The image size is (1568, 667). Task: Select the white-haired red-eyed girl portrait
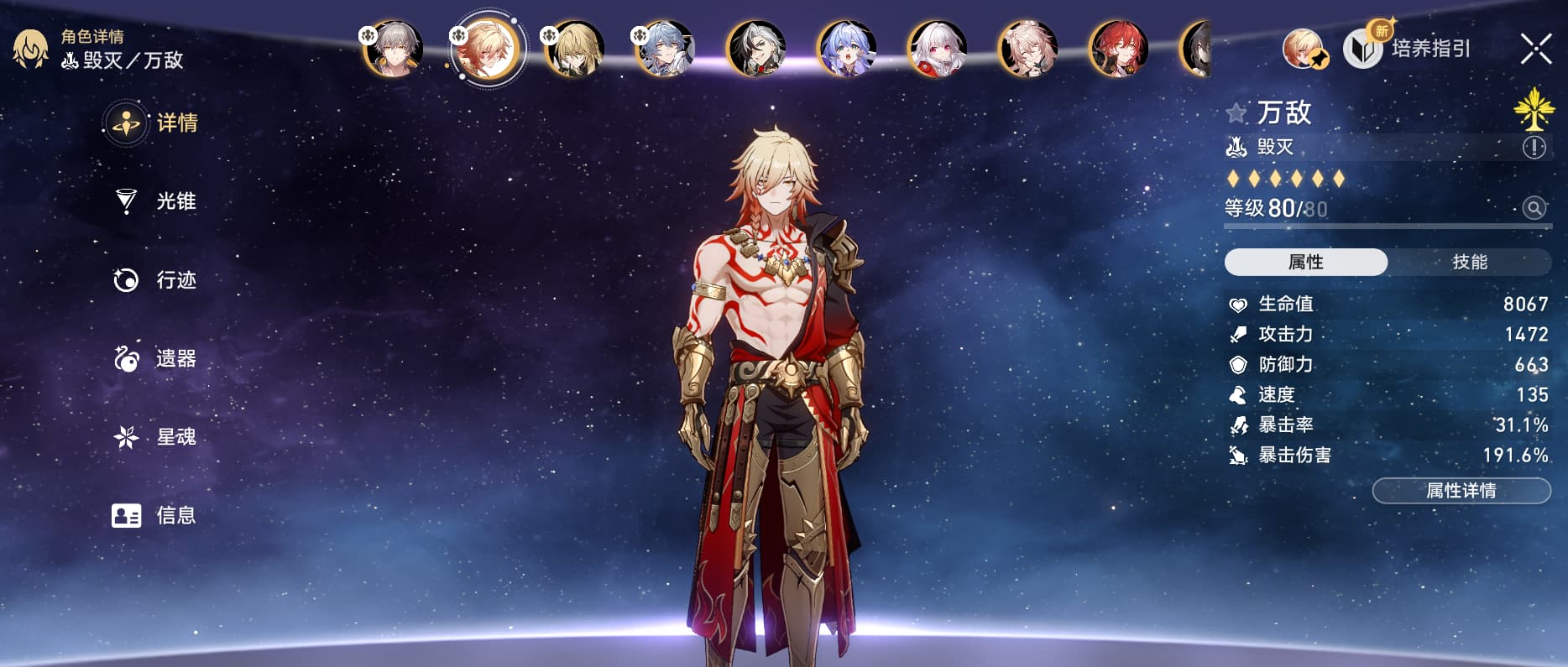937,49
